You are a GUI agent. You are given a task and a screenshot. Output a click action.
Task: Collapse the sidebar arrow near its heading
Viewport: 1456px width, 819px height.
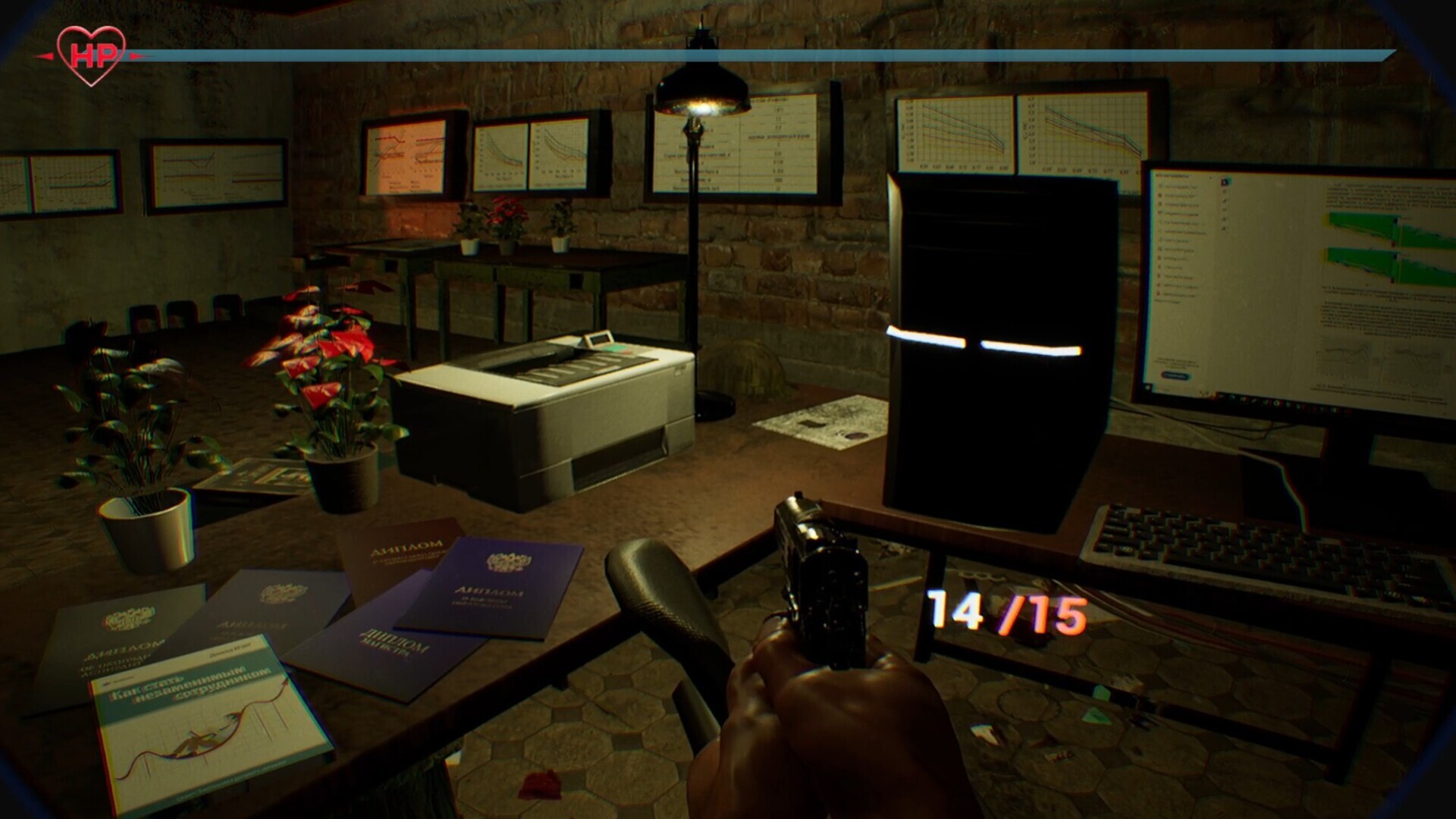point(1210,178)
